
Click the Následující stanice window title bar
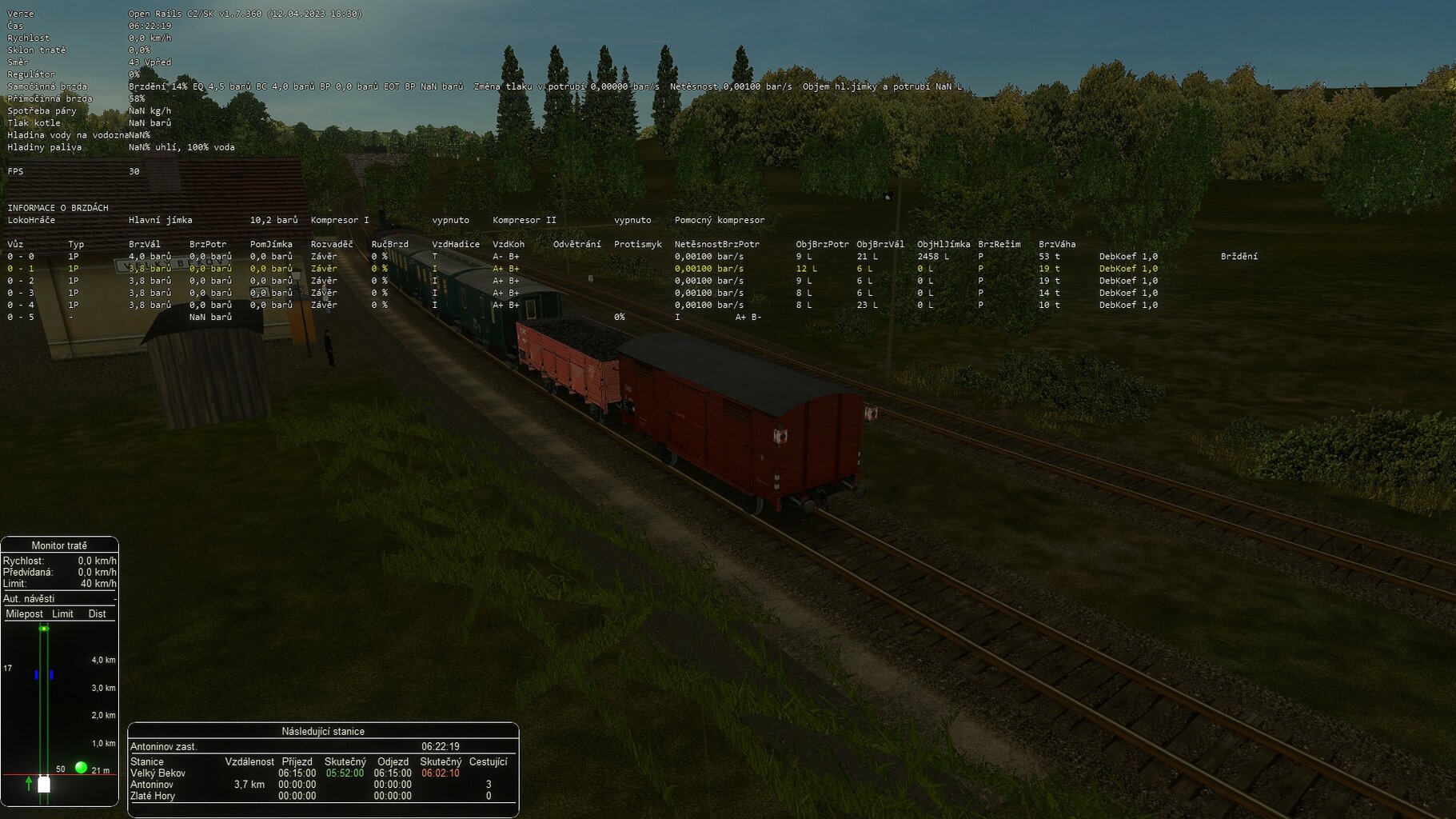323,731
